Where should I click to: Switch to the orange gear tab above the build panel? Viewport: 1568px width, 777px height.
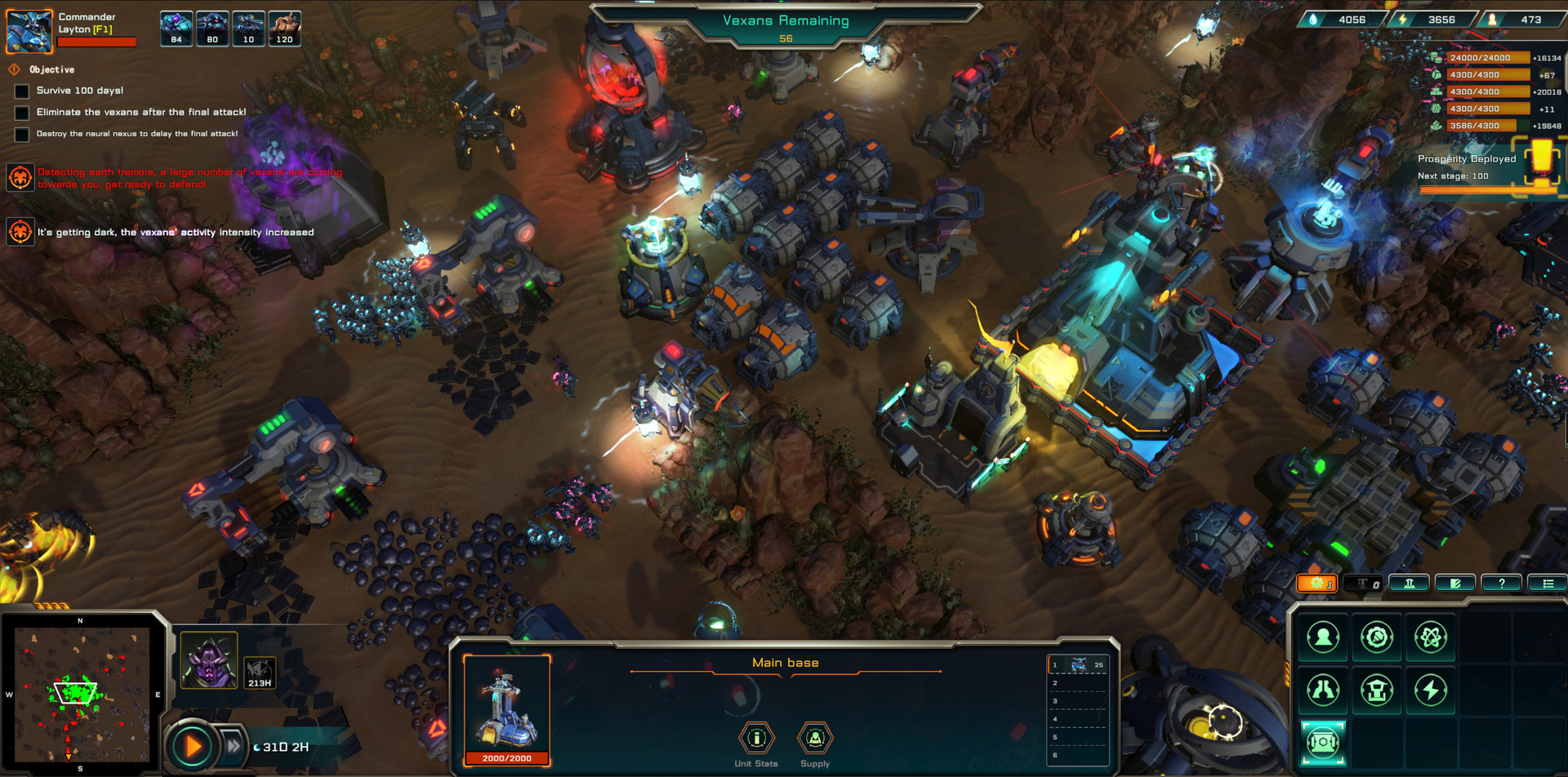1317,583
